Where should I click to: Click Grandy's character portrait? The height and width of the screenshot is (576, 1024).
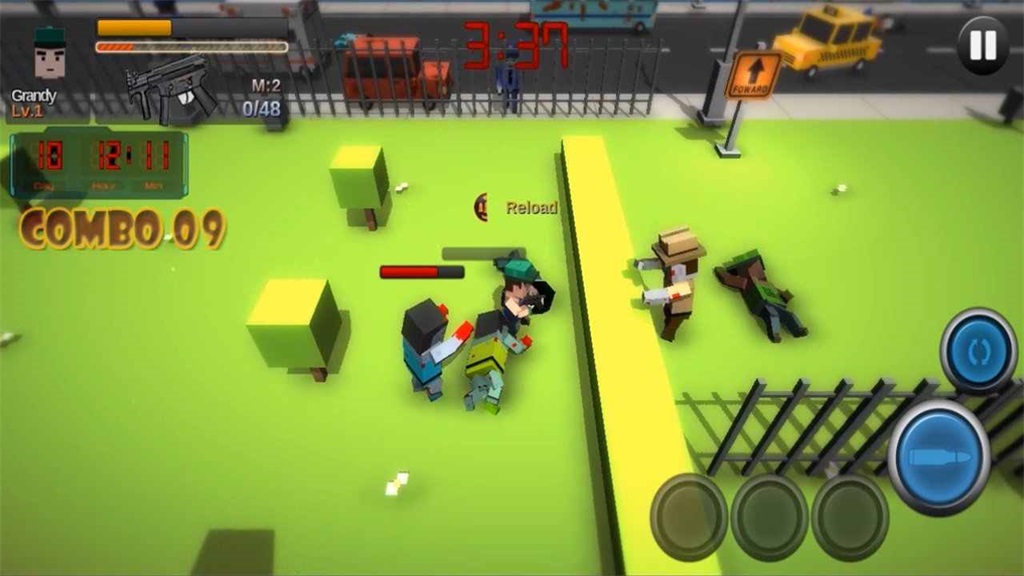[x=49, y=54]
